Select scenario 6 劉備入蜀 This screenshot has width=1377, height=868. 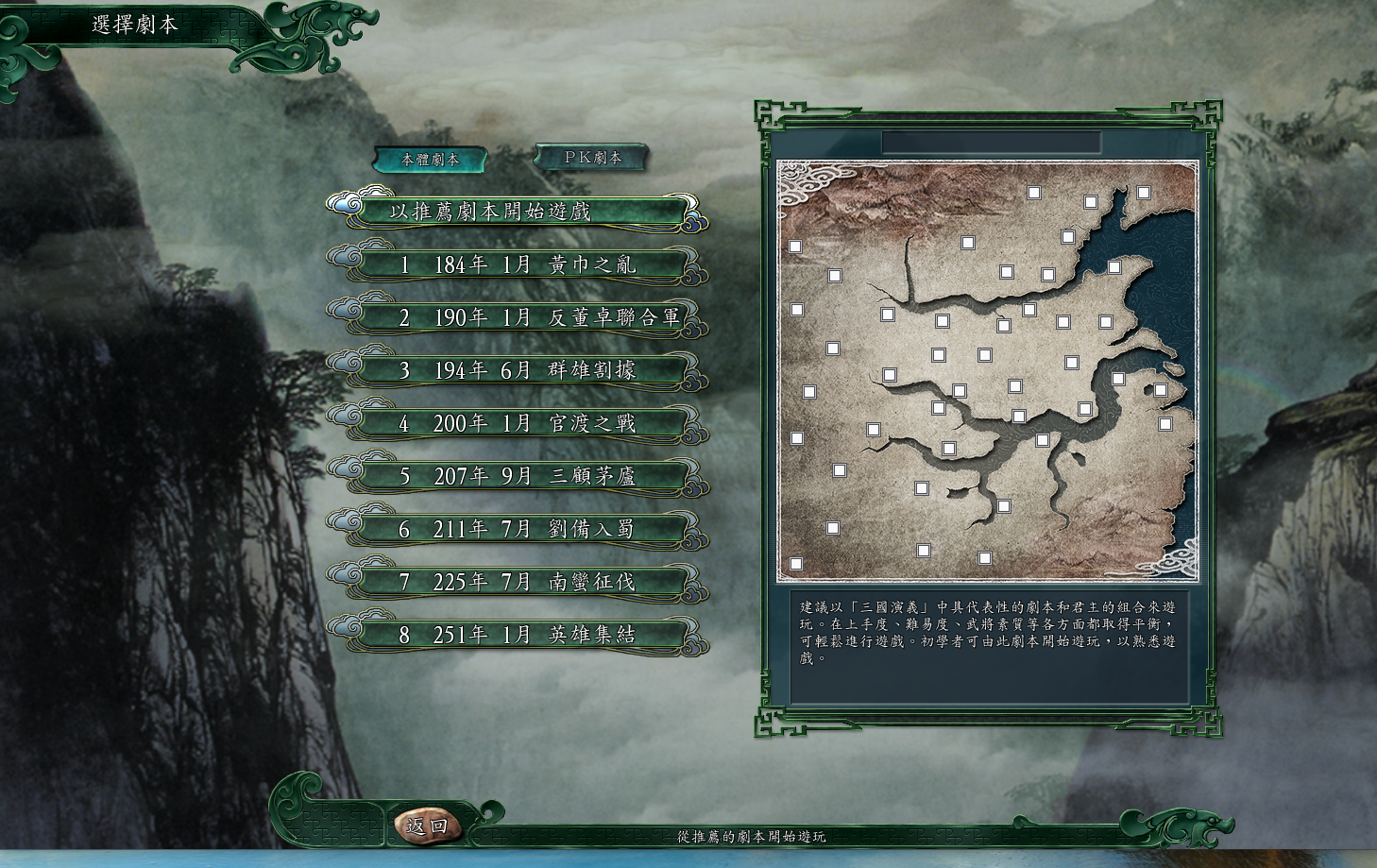520,529
